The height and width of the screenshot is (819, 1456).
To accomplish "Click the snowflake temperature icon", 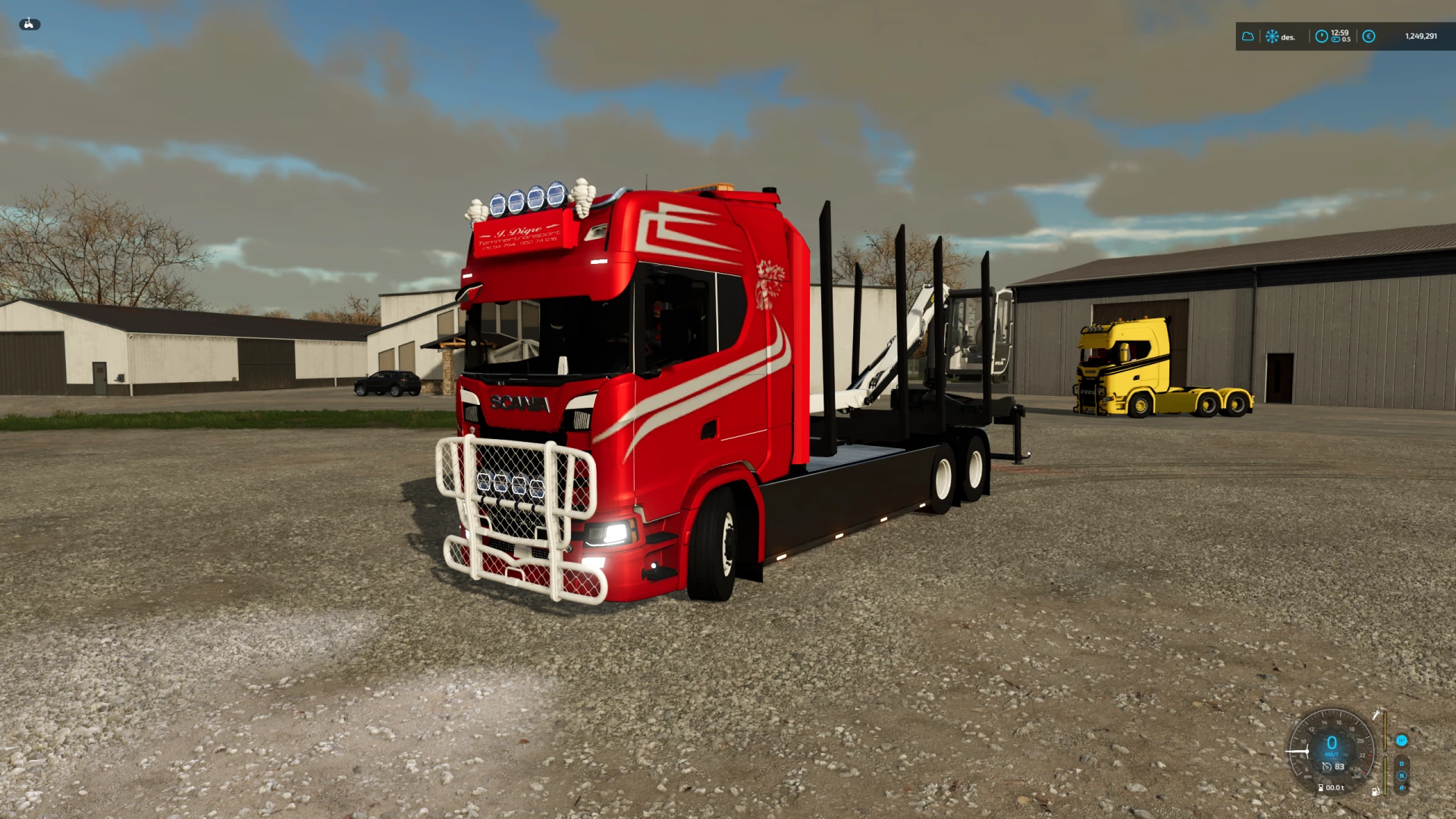I will click(x=1272, y=36).
